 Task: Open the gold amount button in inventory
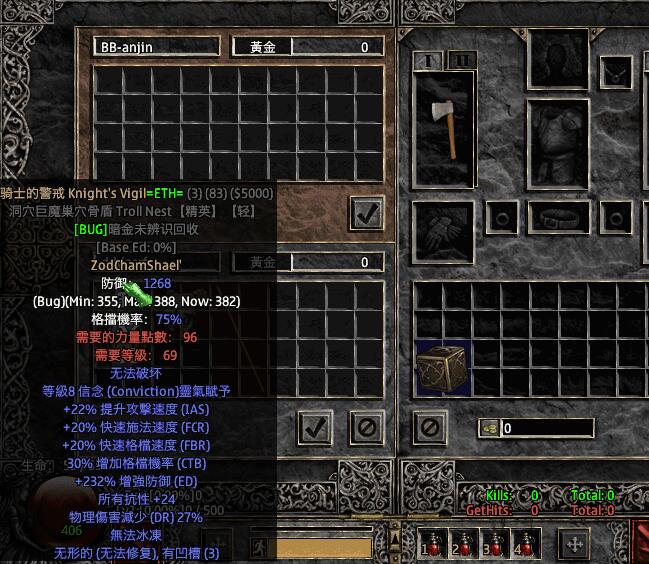click(x=489, y=428)
